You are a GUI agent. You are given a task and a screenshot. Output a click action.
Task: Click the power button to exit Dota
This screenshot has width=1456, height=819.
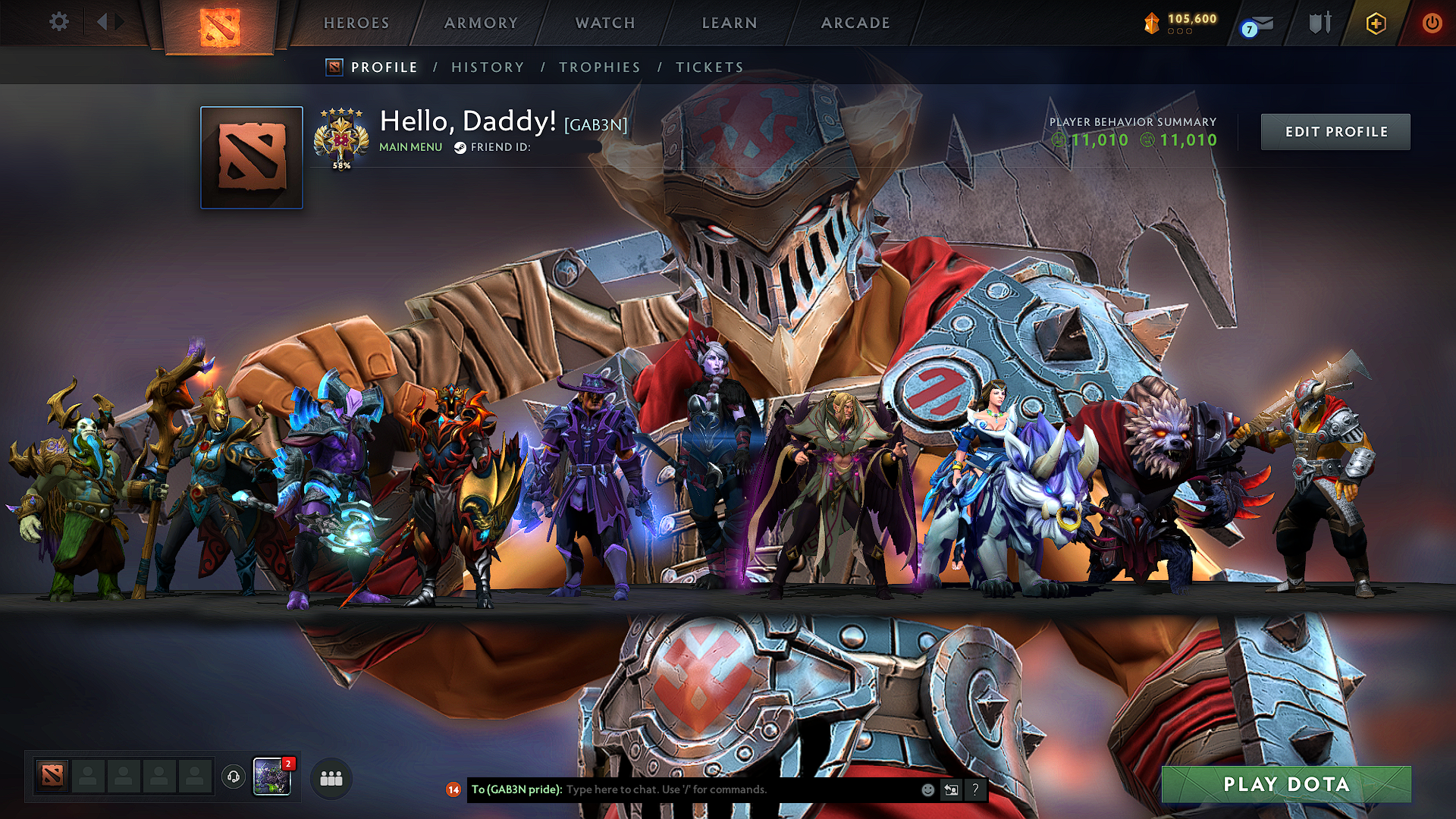1432,23
